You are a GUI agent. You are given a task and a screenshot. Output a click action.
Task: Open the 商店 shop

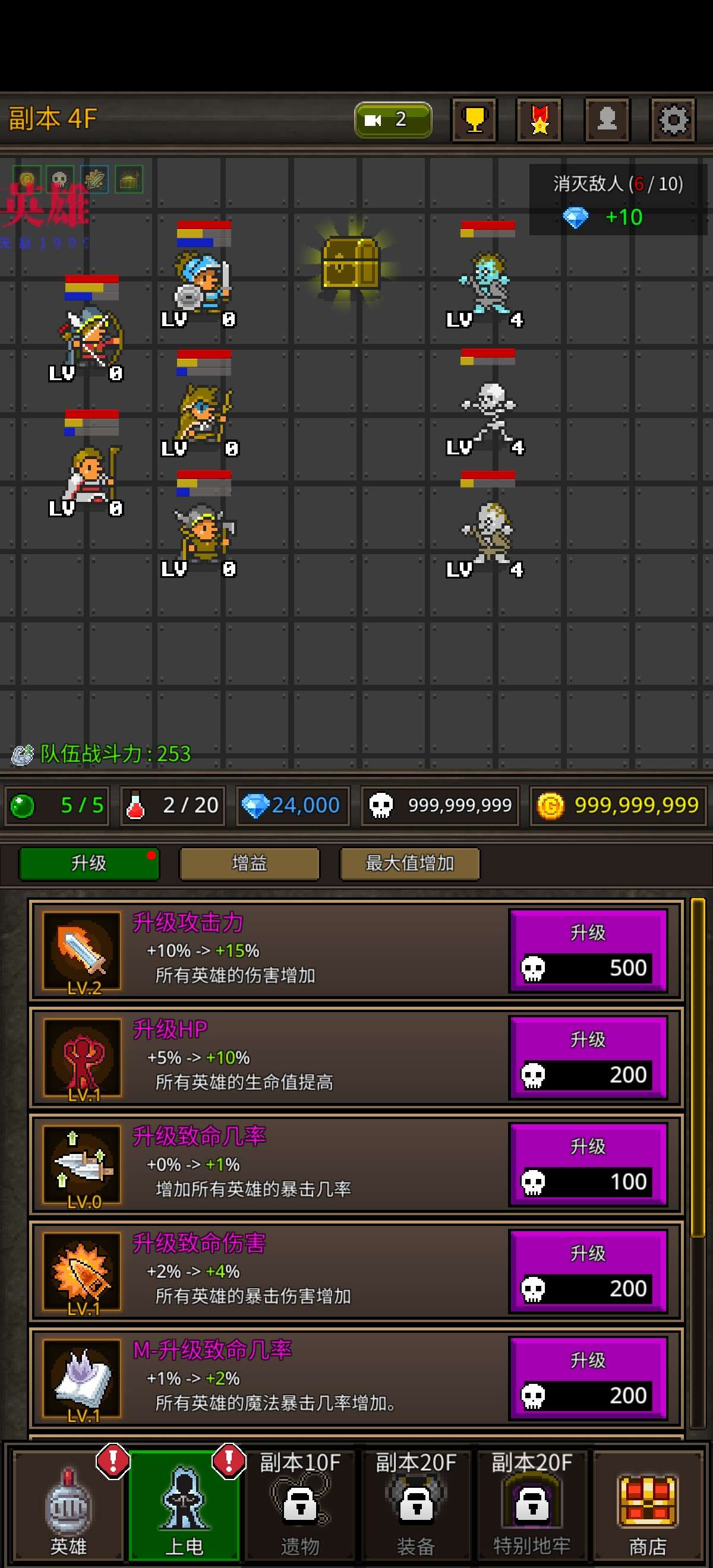pos(647,1504)
